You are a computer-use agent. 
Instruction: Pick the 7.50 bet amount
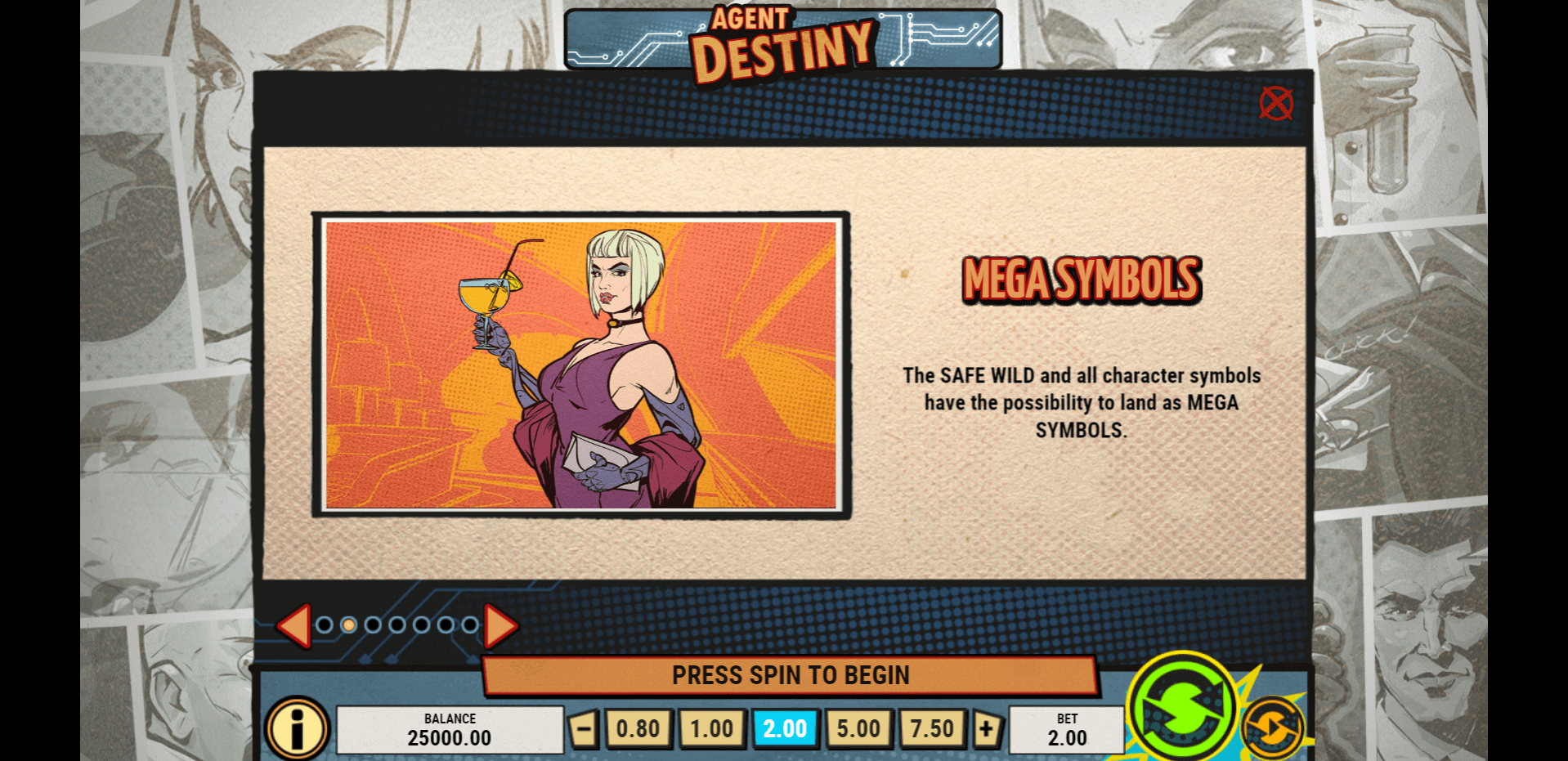click(932, 728)
